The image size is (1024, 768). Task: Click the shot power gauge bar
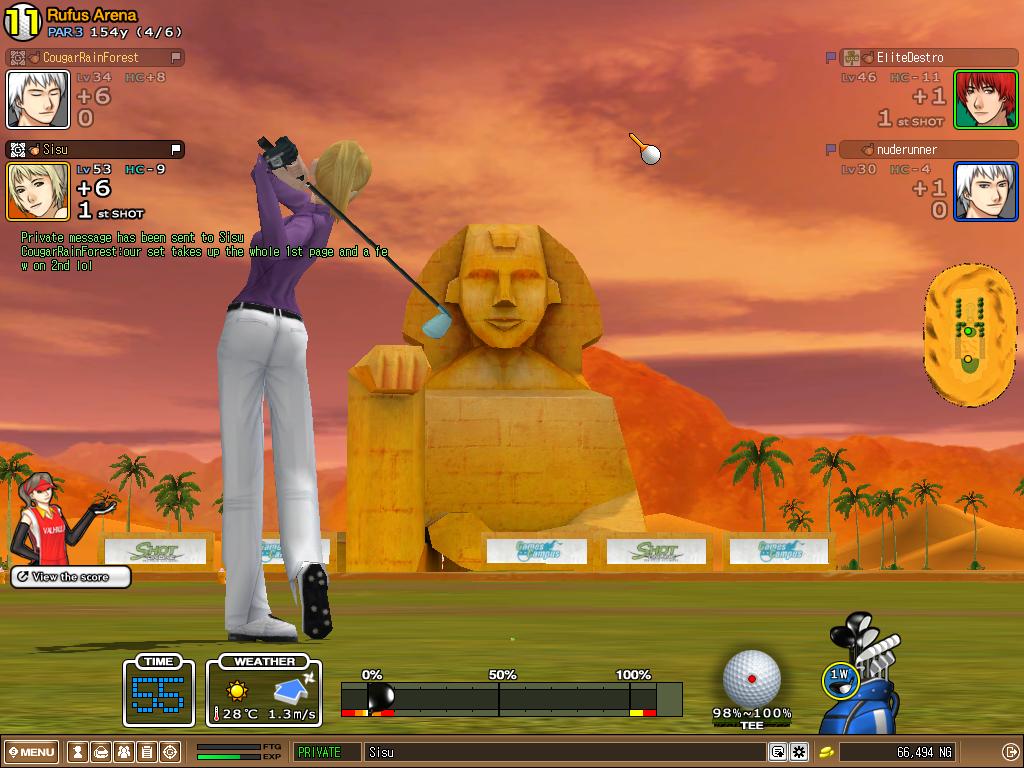510,698
